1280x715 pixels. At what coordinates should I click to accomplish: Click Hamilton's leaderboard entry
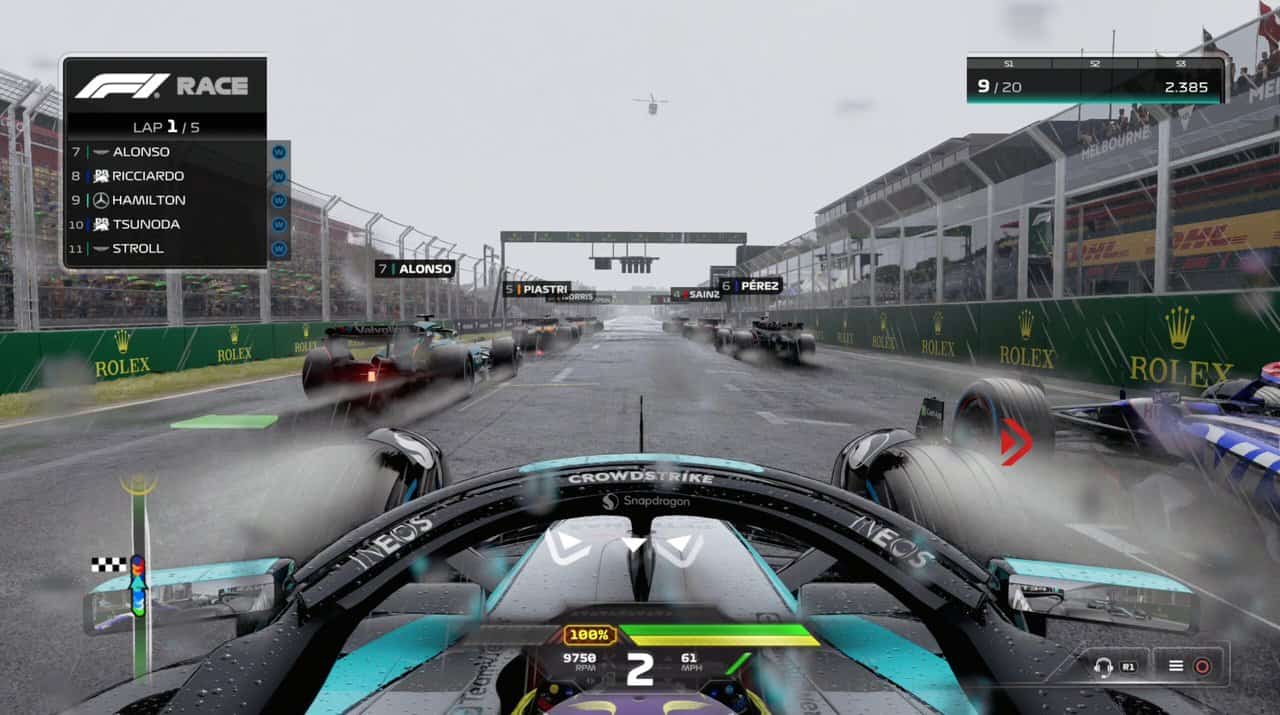[165, 200]
